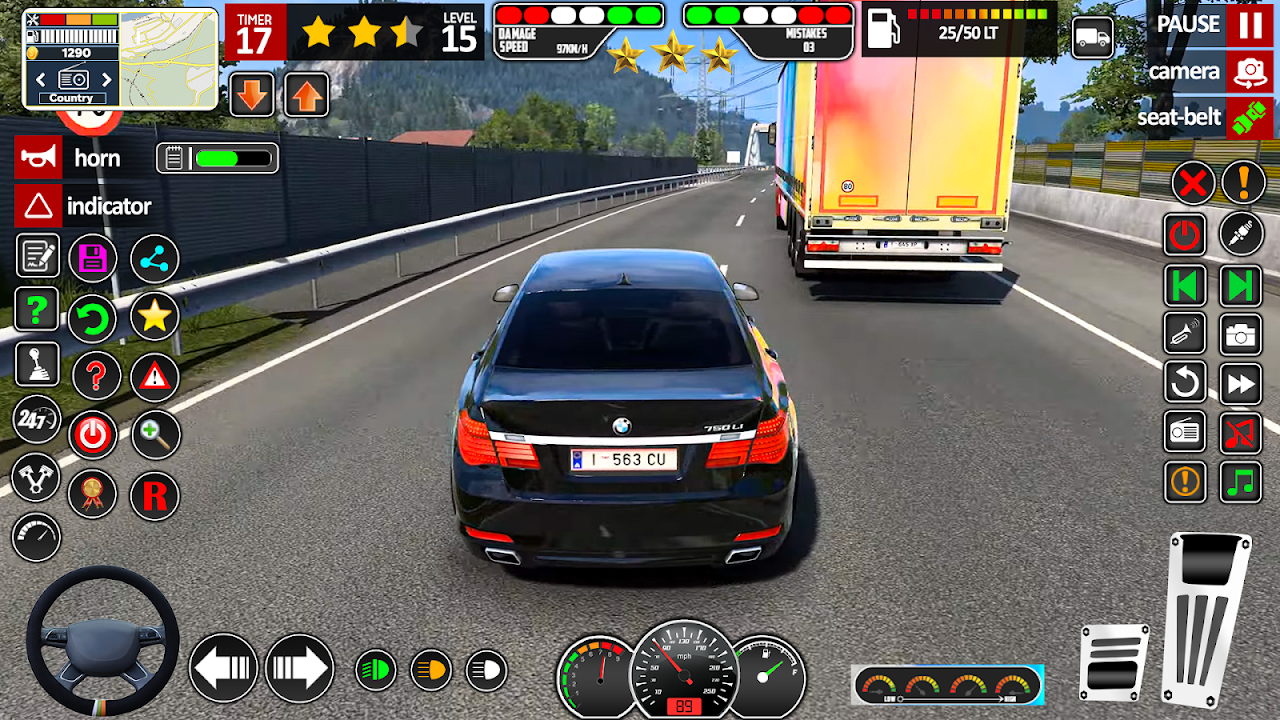Screen dimensions: 1280x720
Task: Step on the accelerator pedal
Action: [x=1208, y=618]
